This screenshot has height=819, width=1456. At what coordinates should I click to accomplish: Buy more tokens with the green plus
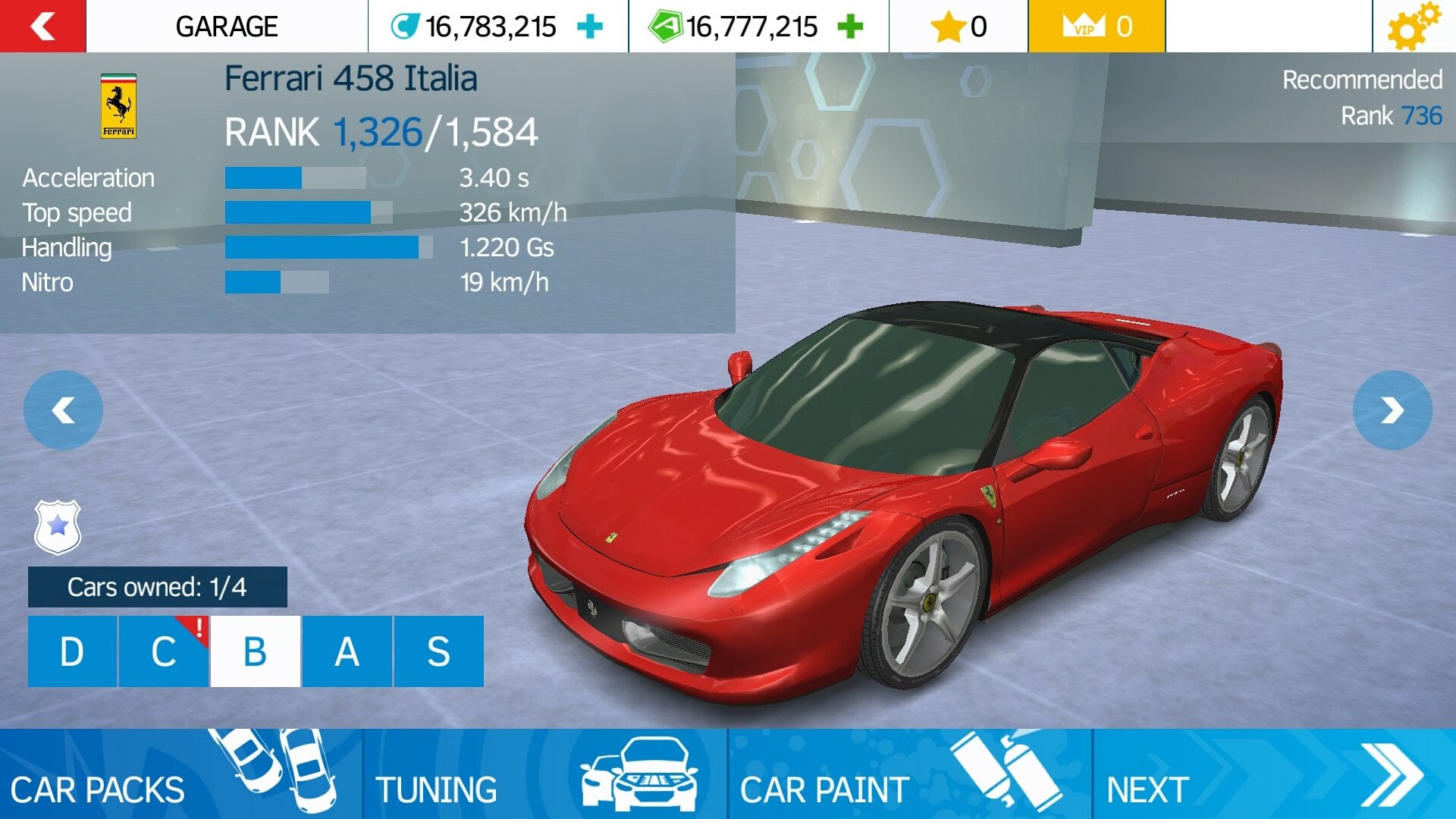(x=850, y=27)
